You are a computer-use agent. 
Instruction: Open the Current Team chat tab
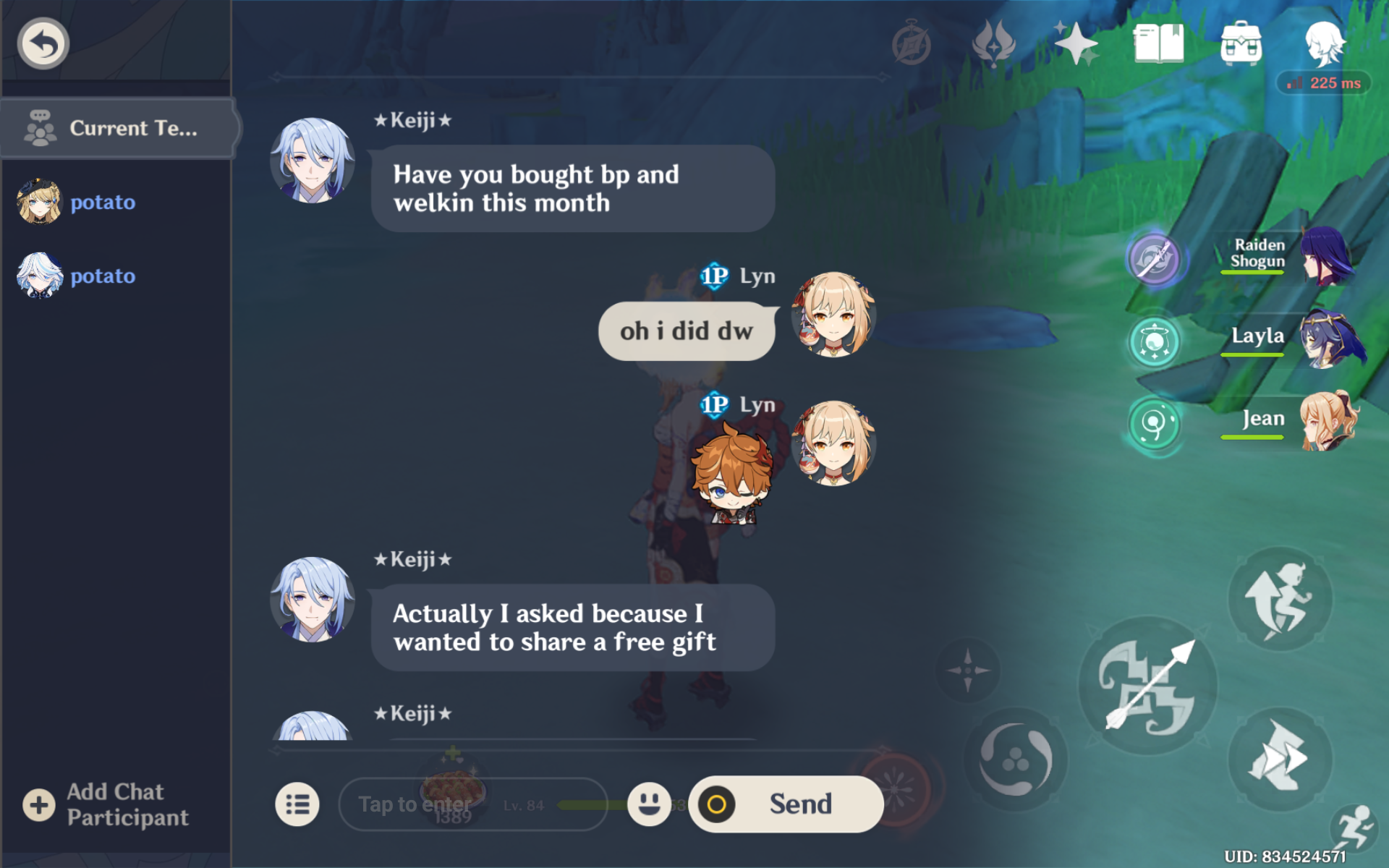pos(116,128)
